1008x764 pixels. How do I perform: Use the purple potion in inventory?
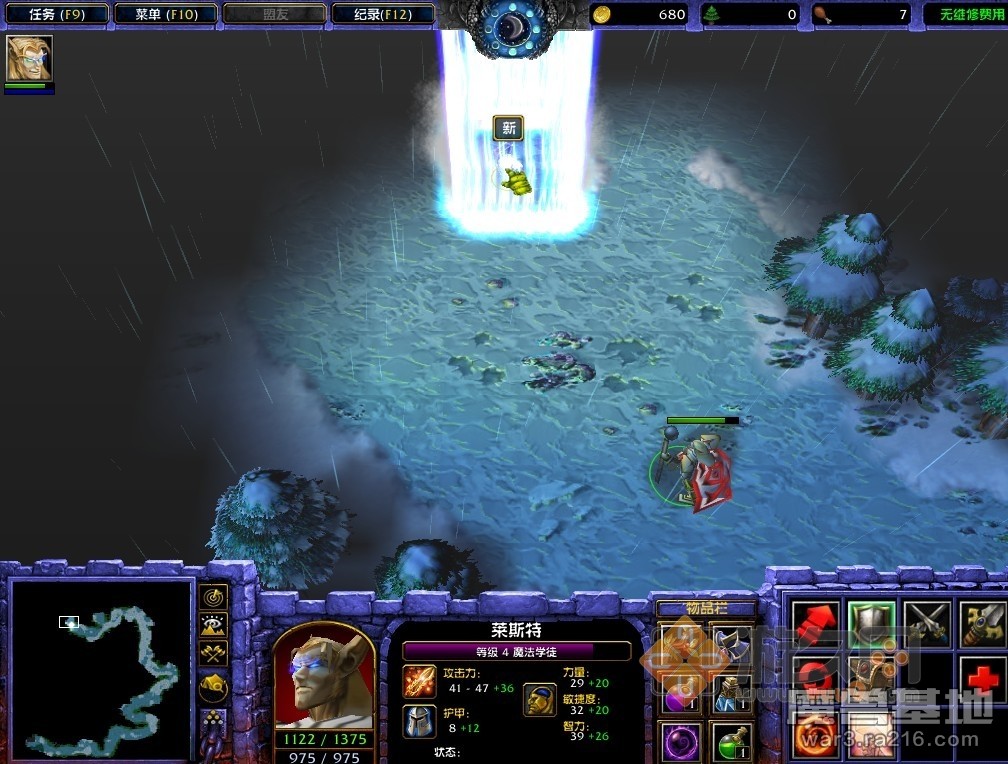[x=678, y=691]
